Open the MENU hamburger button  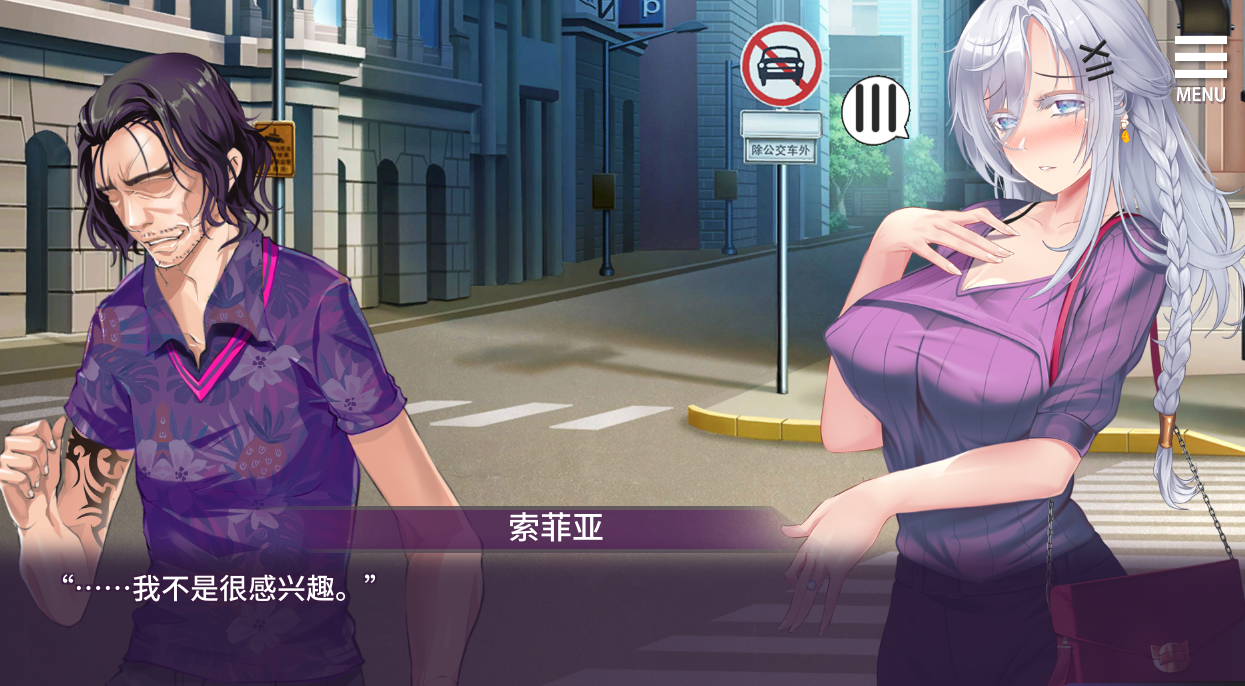click(x=1200, y=68)
